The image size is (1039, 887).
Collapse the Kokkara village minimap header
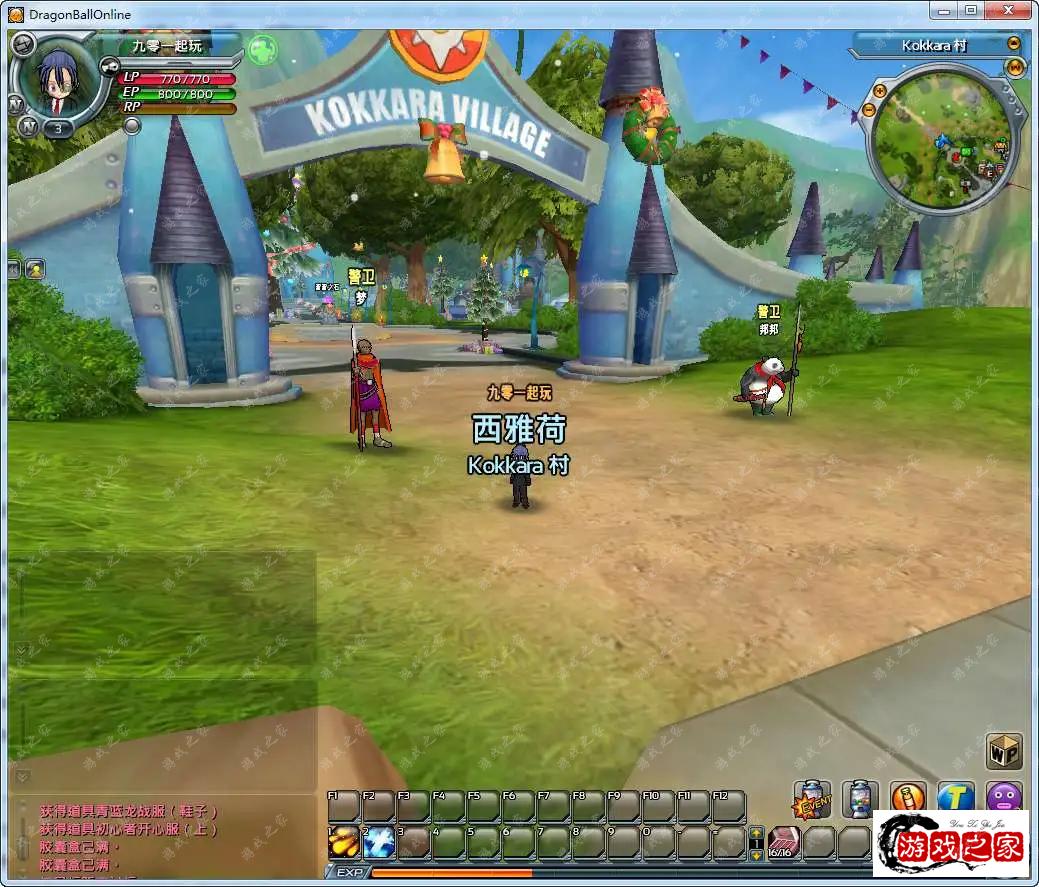[x=1013, y=44]
